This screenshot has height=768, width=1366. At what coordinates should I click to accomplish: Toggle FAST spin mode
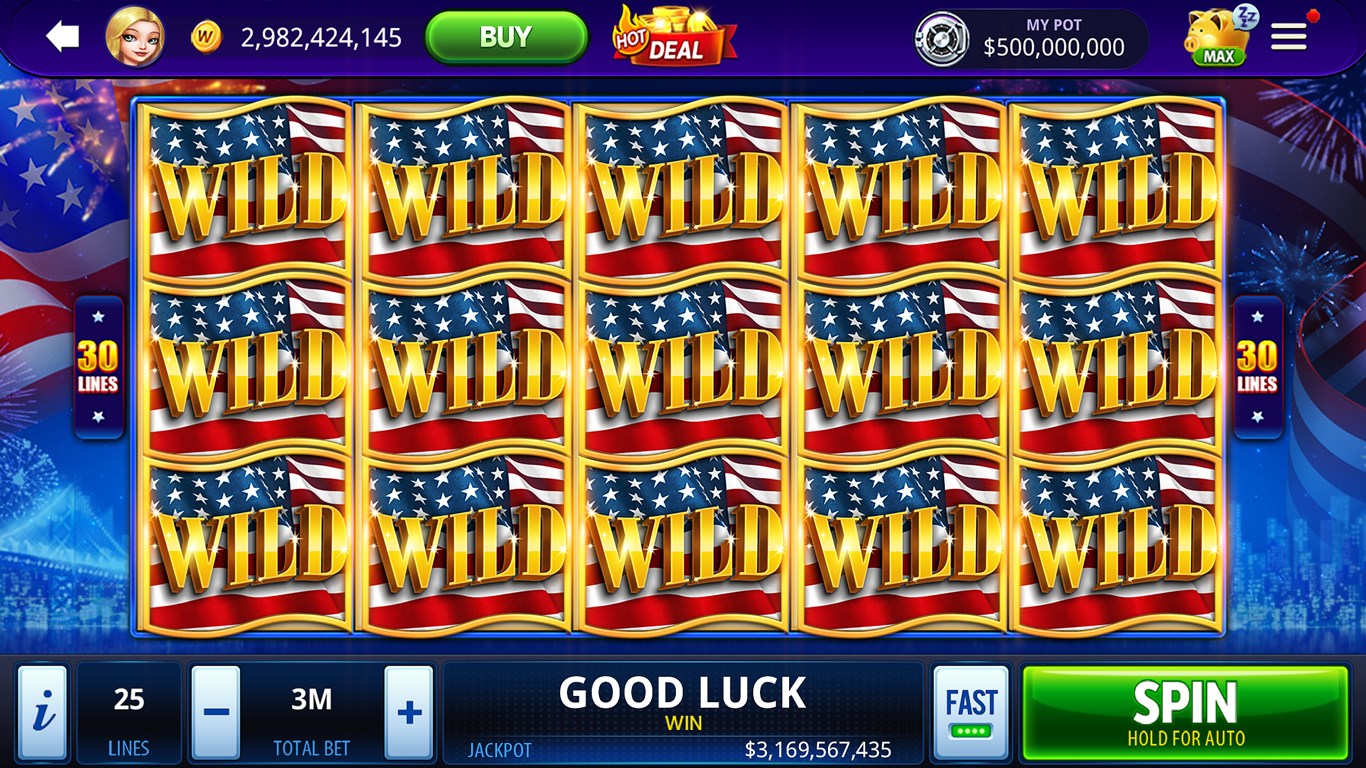pos(971,712)
